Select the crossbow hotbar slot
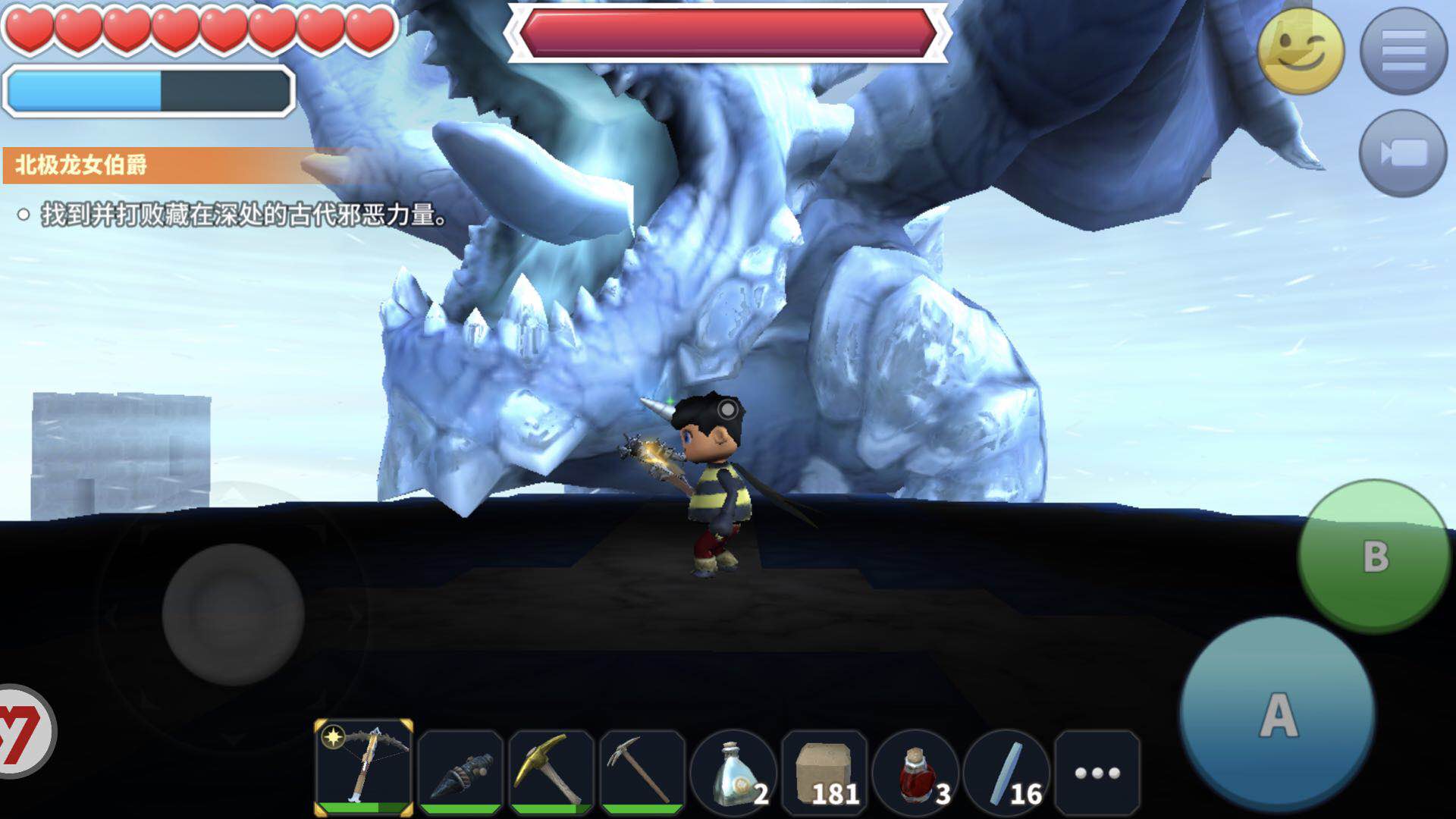The width and height of the screenshot is (1456, 819). 364,767
